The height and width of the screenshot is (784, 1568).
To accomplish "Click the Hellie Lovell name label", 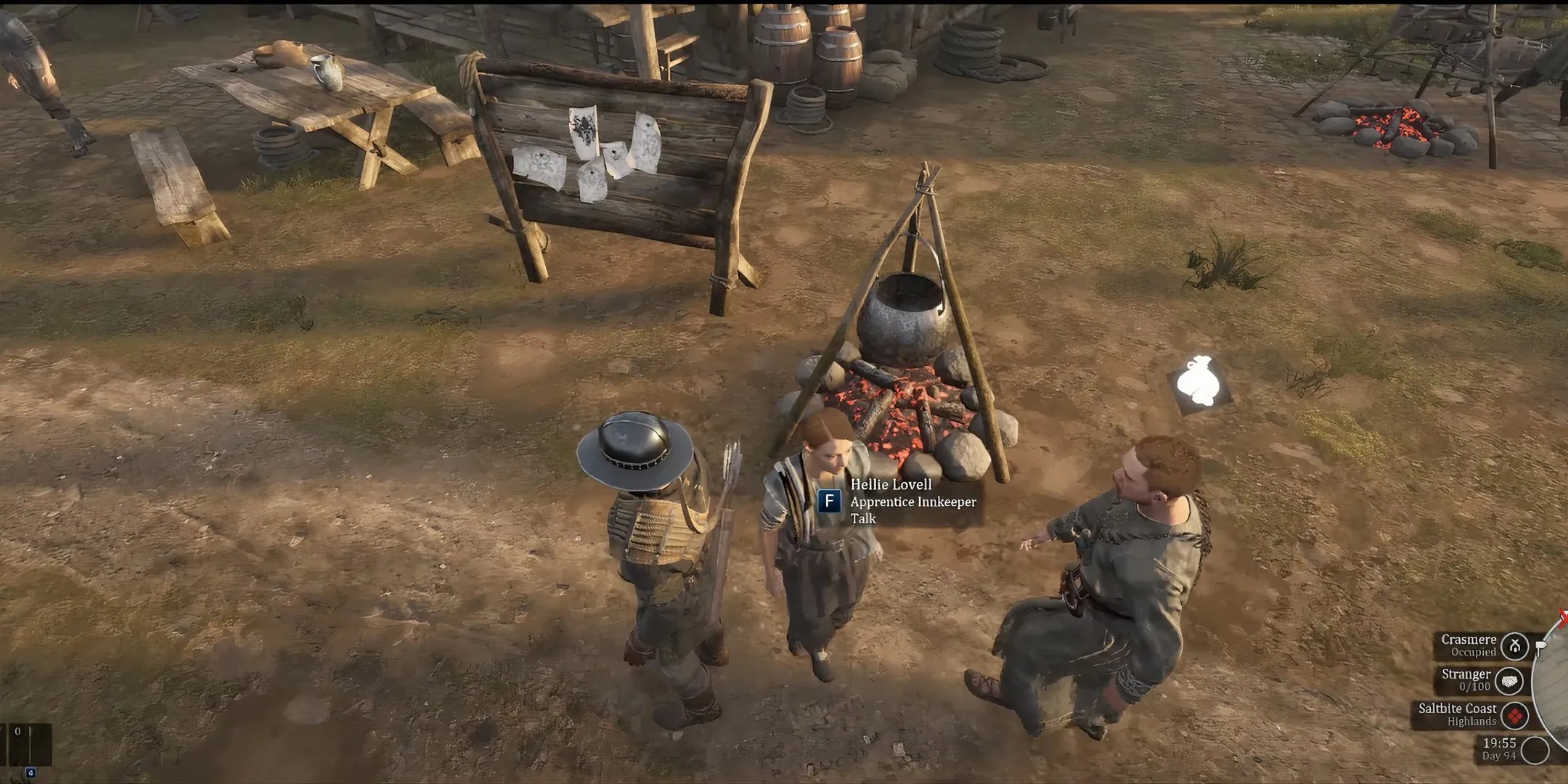I will (x=891, y=485).
